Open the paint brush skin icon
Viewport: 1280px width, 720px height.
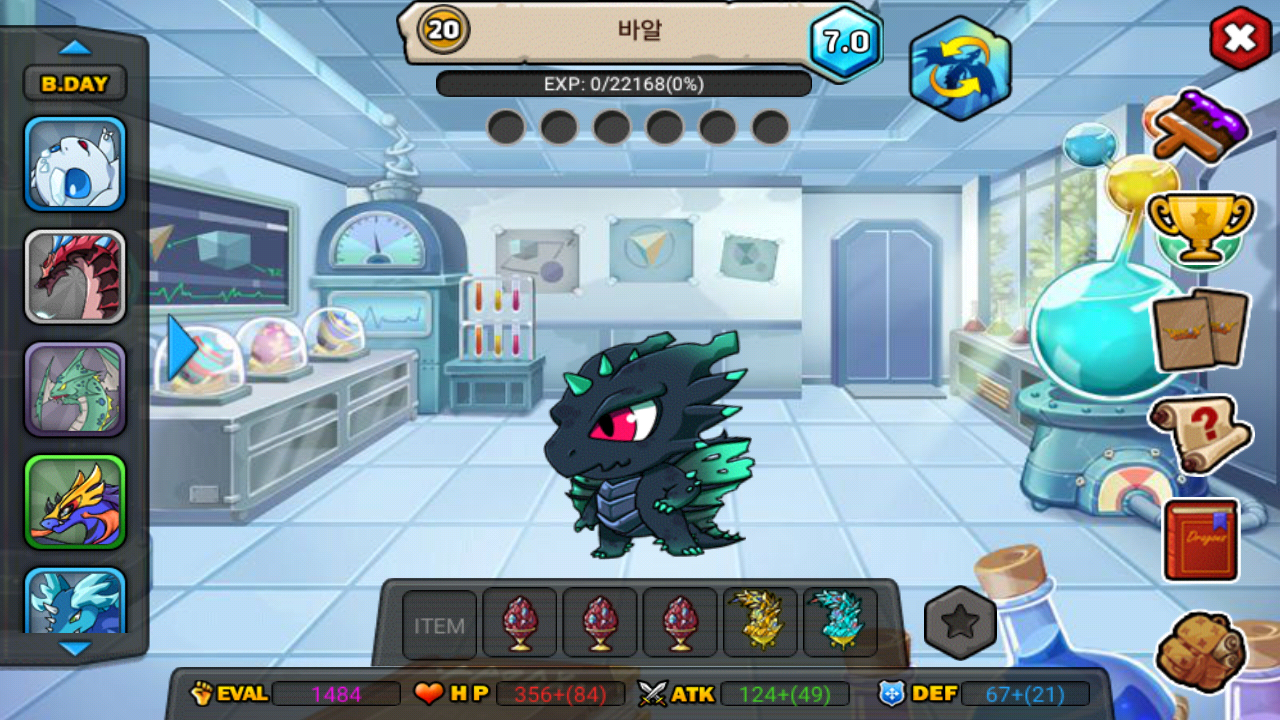point(1199,126)
